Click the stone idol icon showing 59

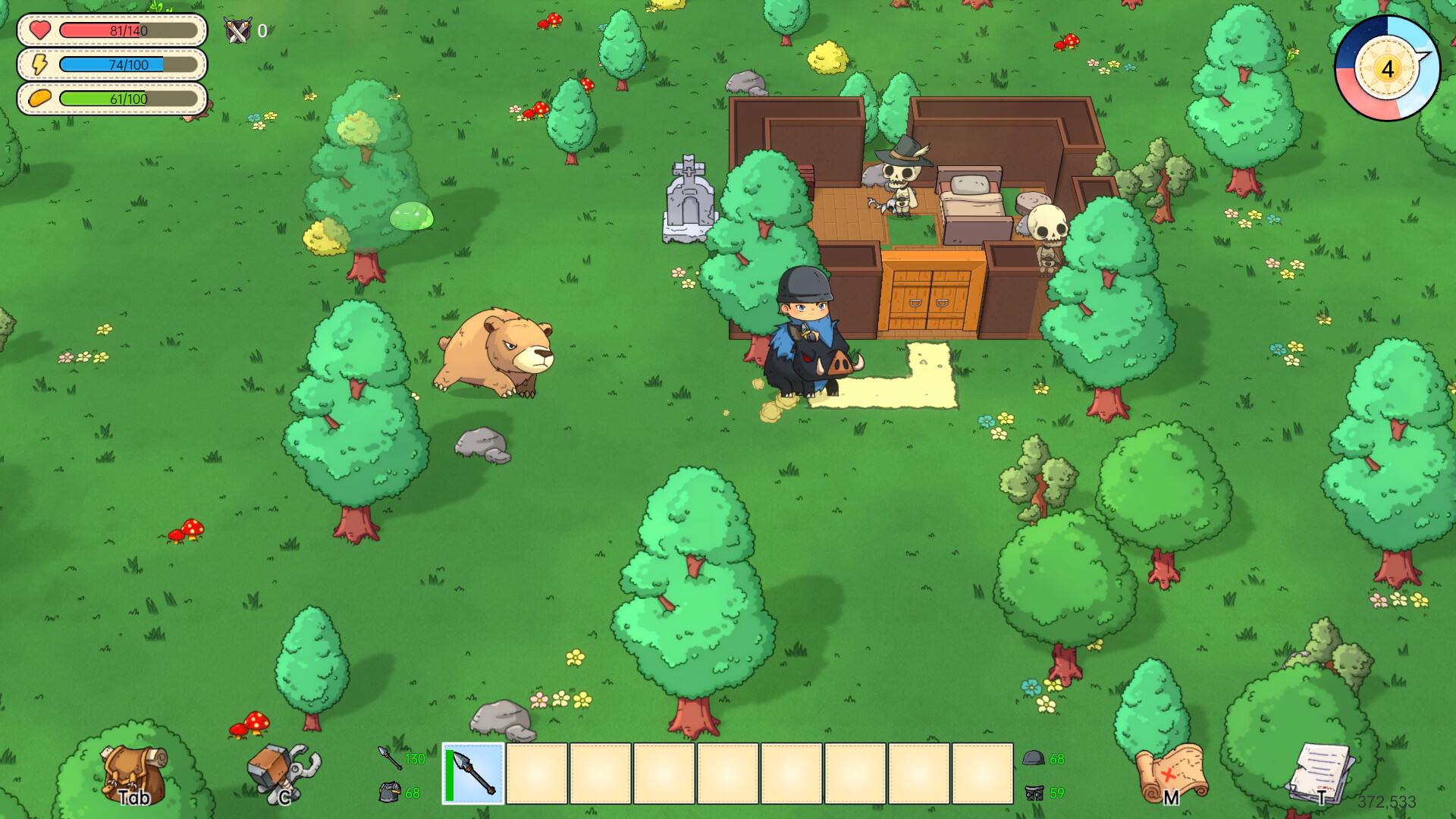pyautogui.click(x=1034, y=793)
